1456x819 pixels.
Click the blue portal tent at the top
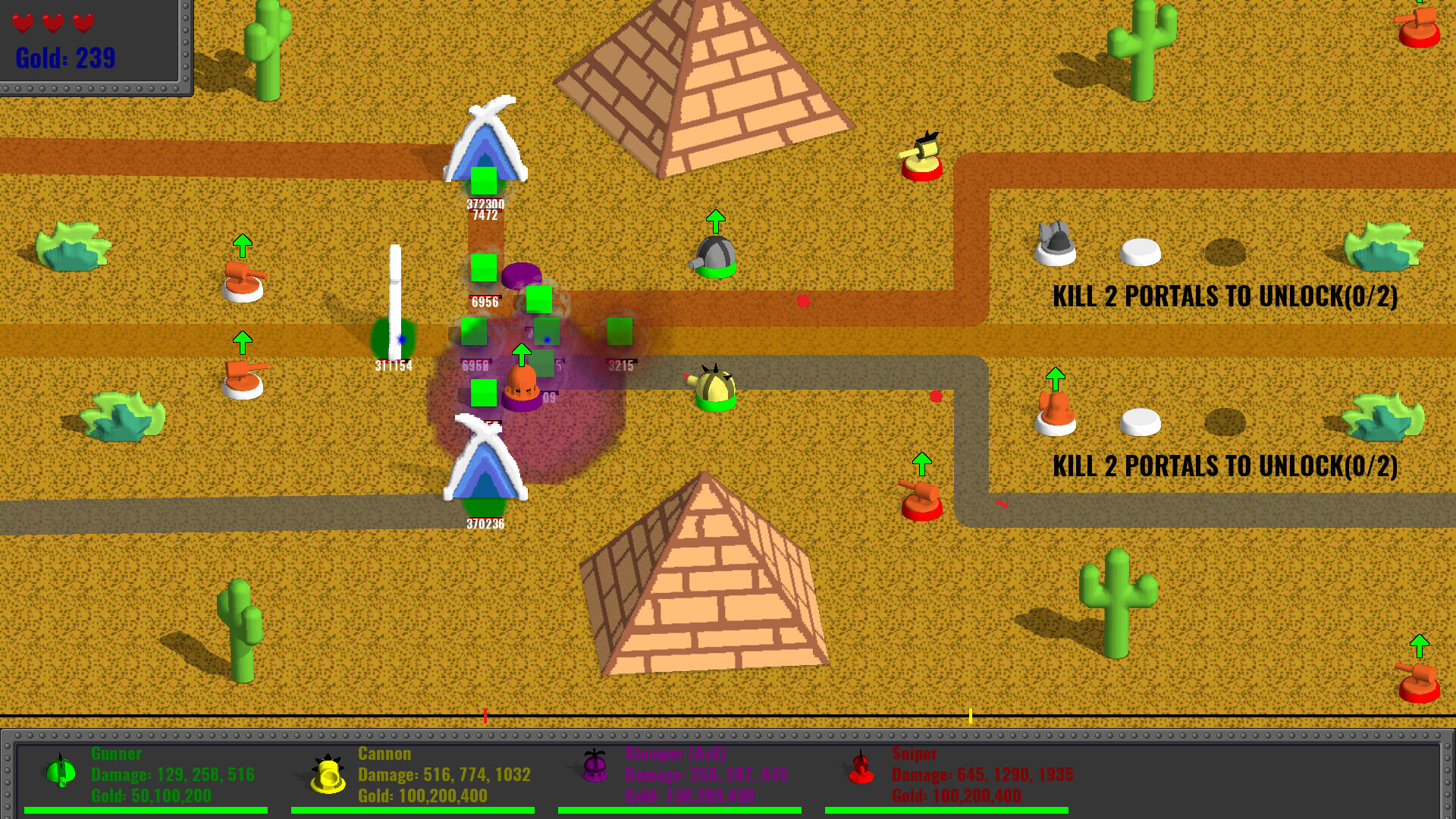(x=485, y=144)
